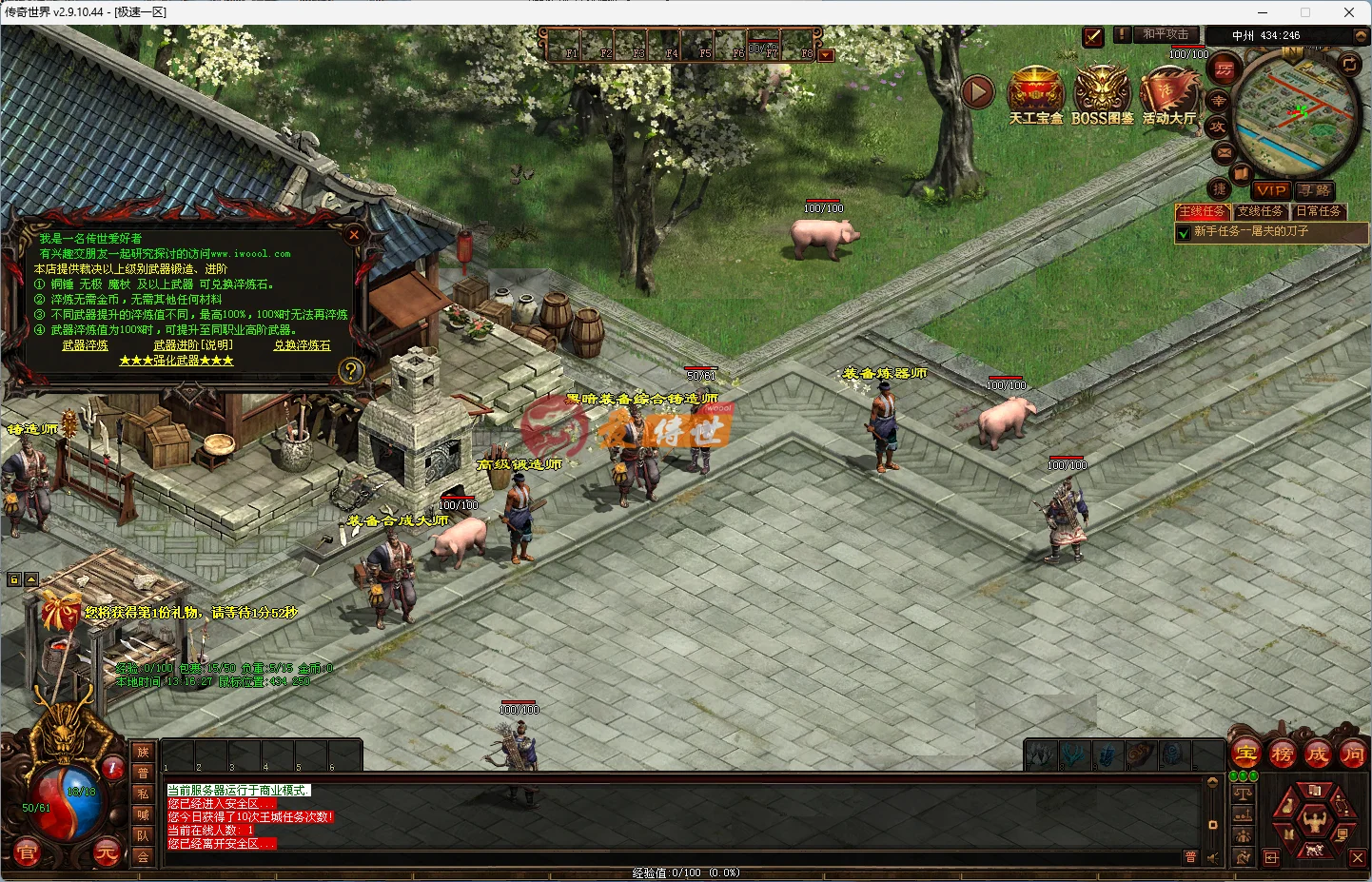Expand the minimap with the top-right arrow

pos(1360,36)
